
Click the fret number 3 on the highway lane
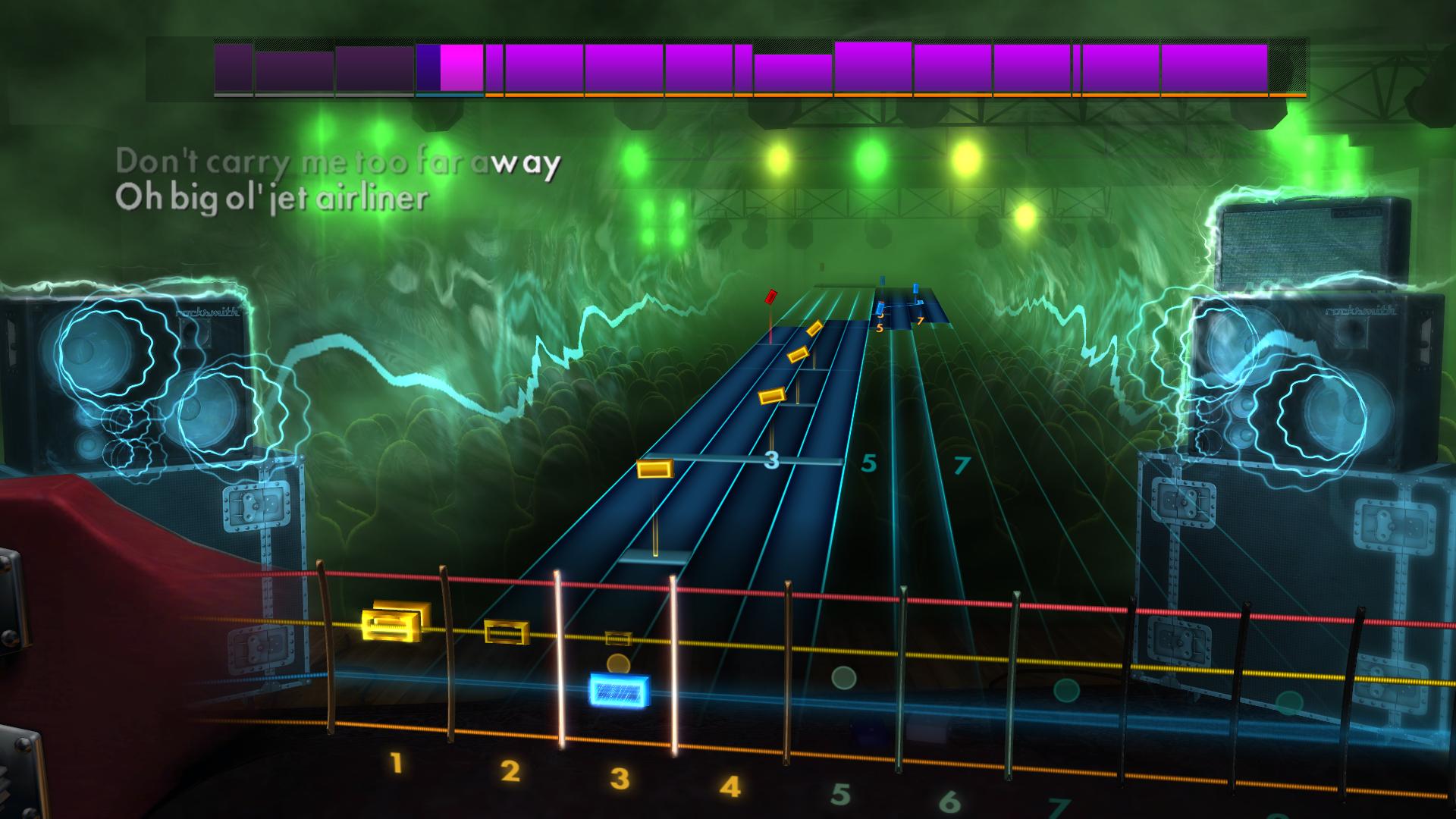click(x=770, y=459)
